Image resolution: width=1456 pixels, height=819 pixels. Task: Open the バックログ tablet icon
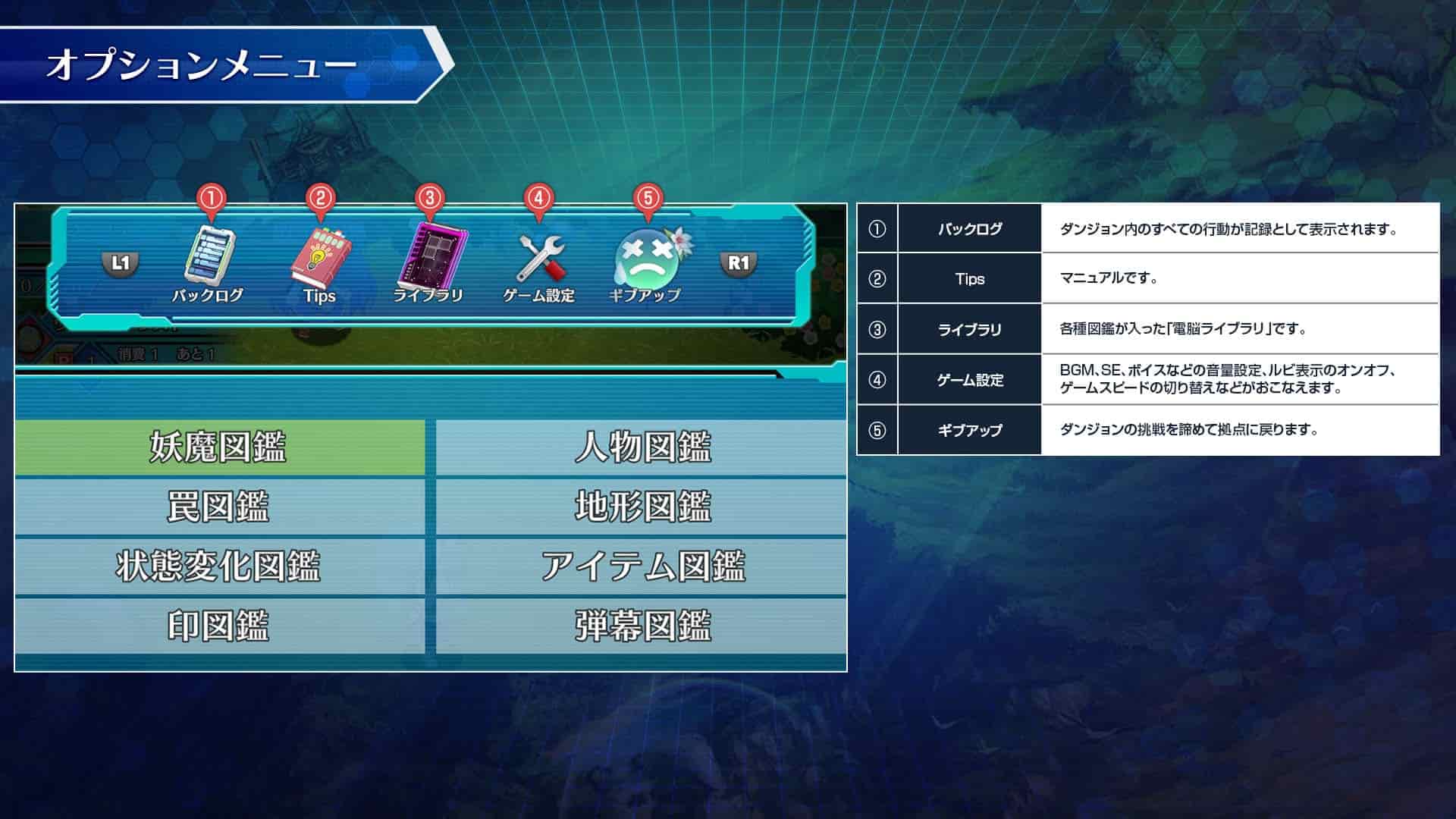click(211, 254)
